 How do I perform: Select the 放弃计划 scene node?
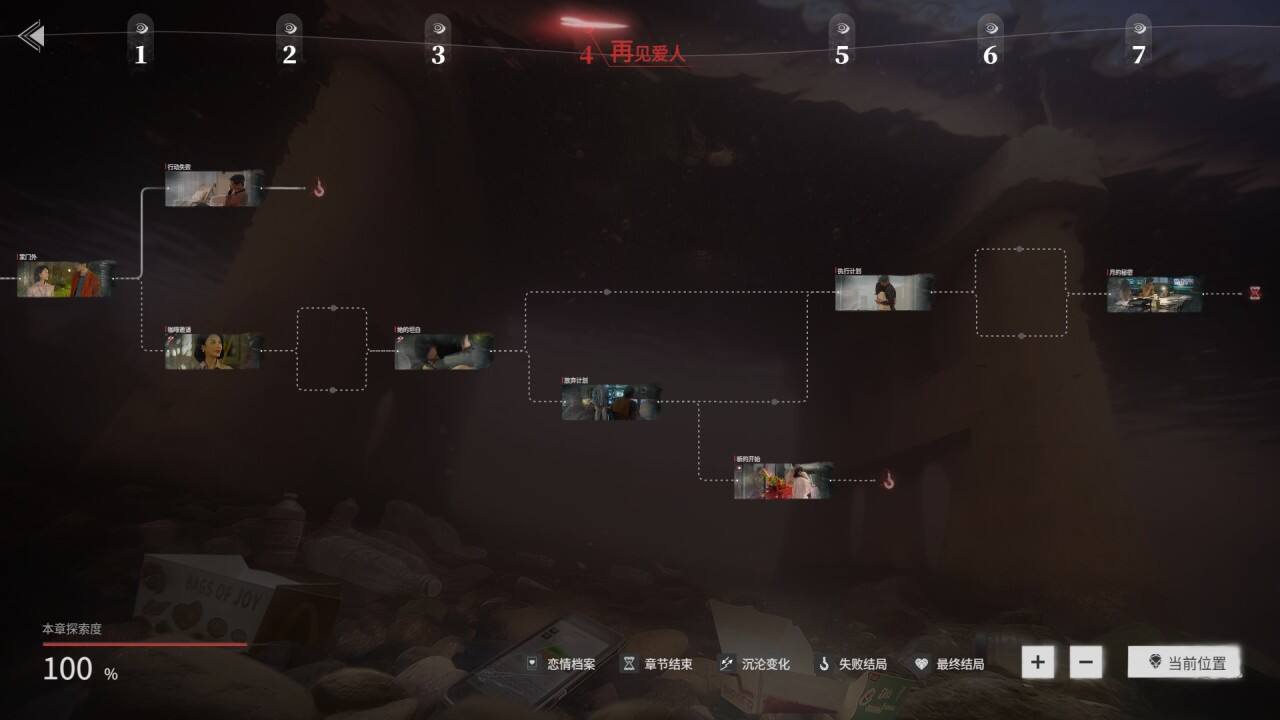(610, 402)
